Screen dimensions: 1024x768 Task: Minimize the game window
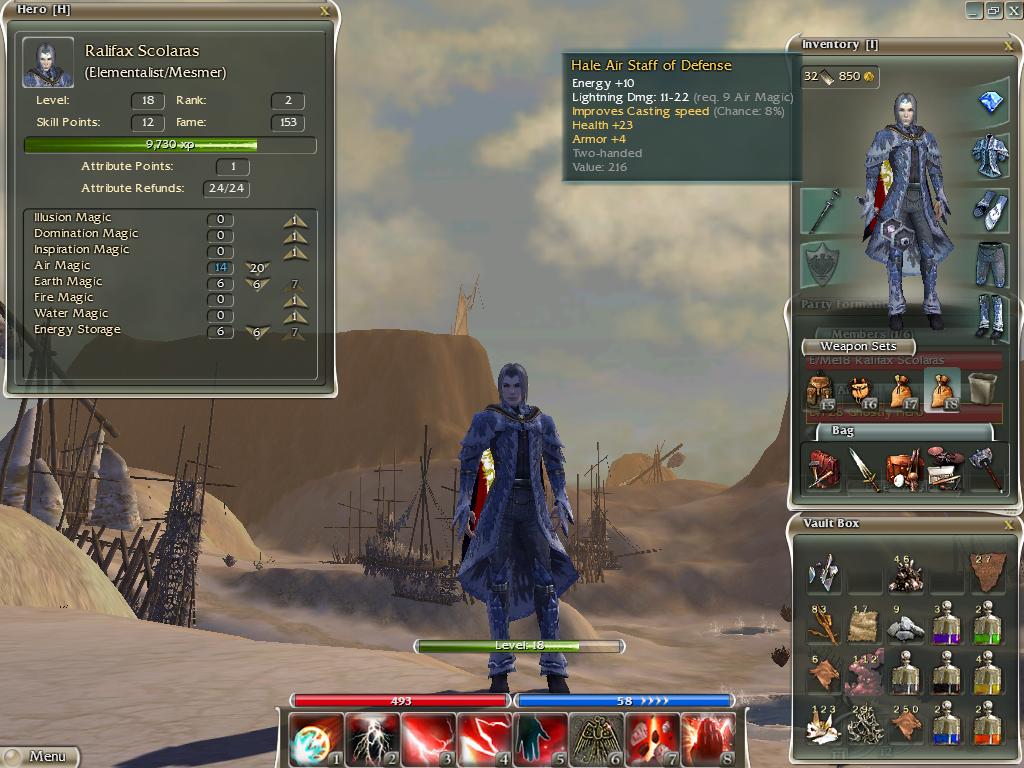pos(974,10)
